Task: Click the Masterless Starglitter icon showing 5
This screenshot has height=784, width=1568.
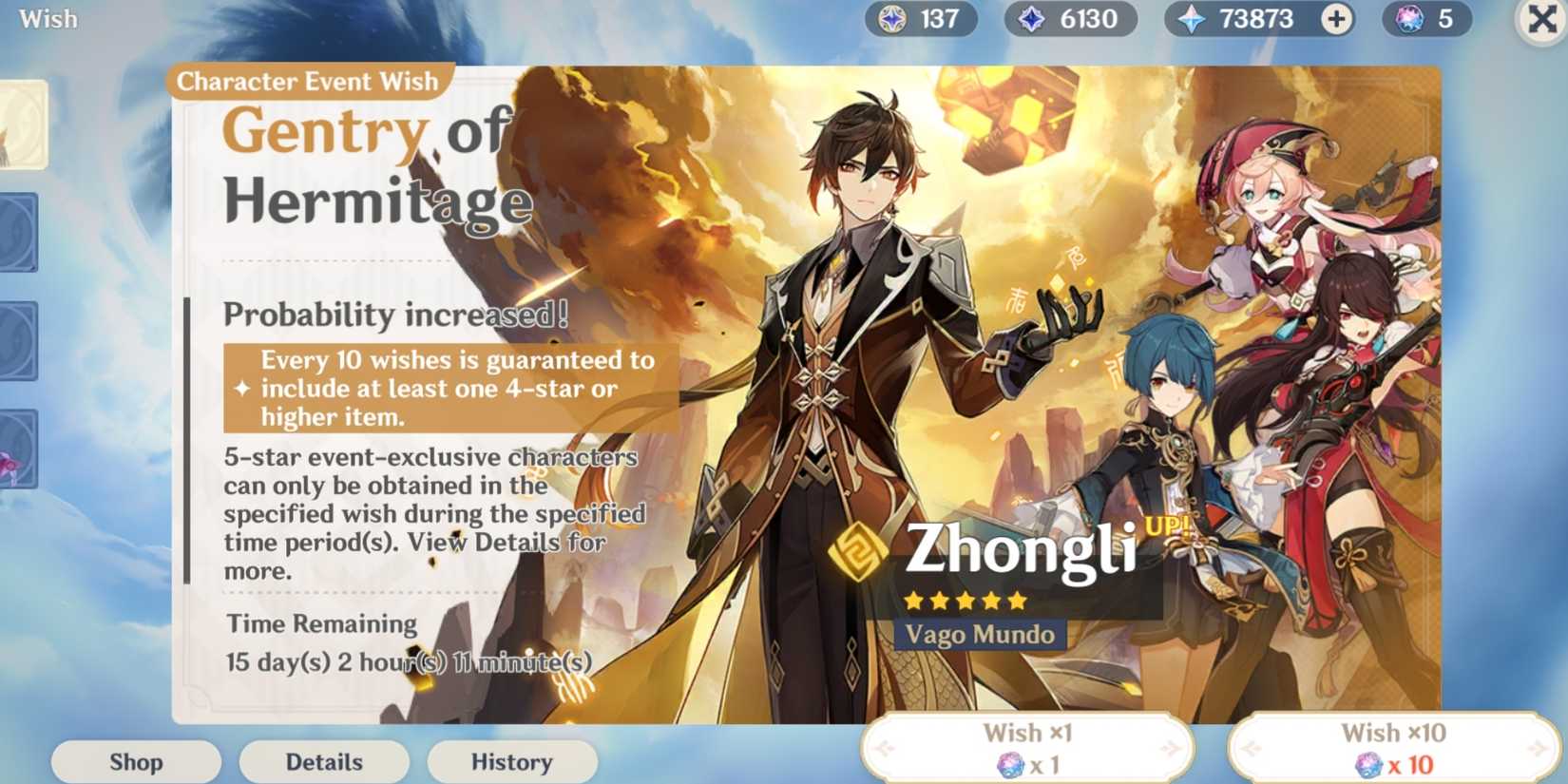Action: click(1409, 19)
